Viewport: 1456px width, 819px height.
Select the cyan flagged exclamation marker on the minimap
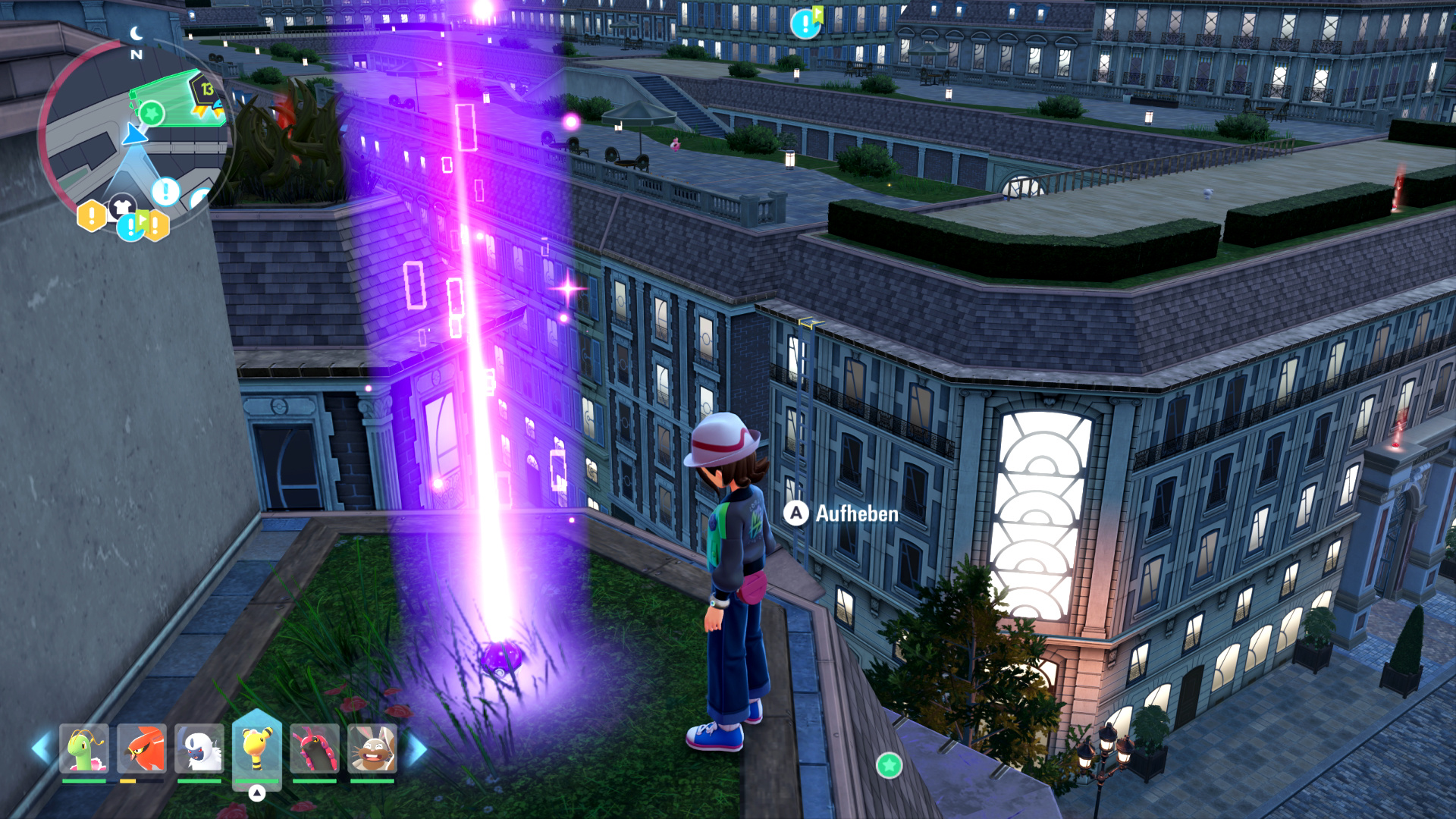(132, 225)
